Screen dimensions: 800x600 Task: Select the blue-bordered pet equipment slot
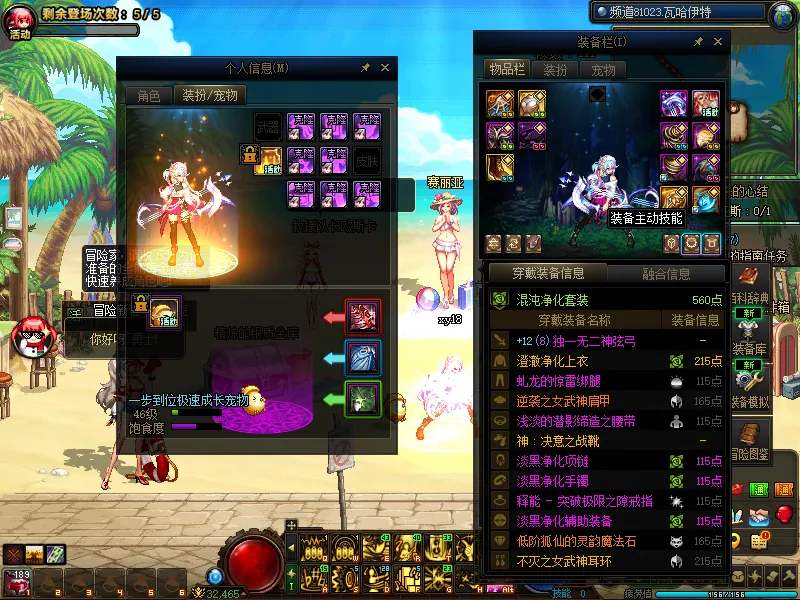[x=361, y=358]
